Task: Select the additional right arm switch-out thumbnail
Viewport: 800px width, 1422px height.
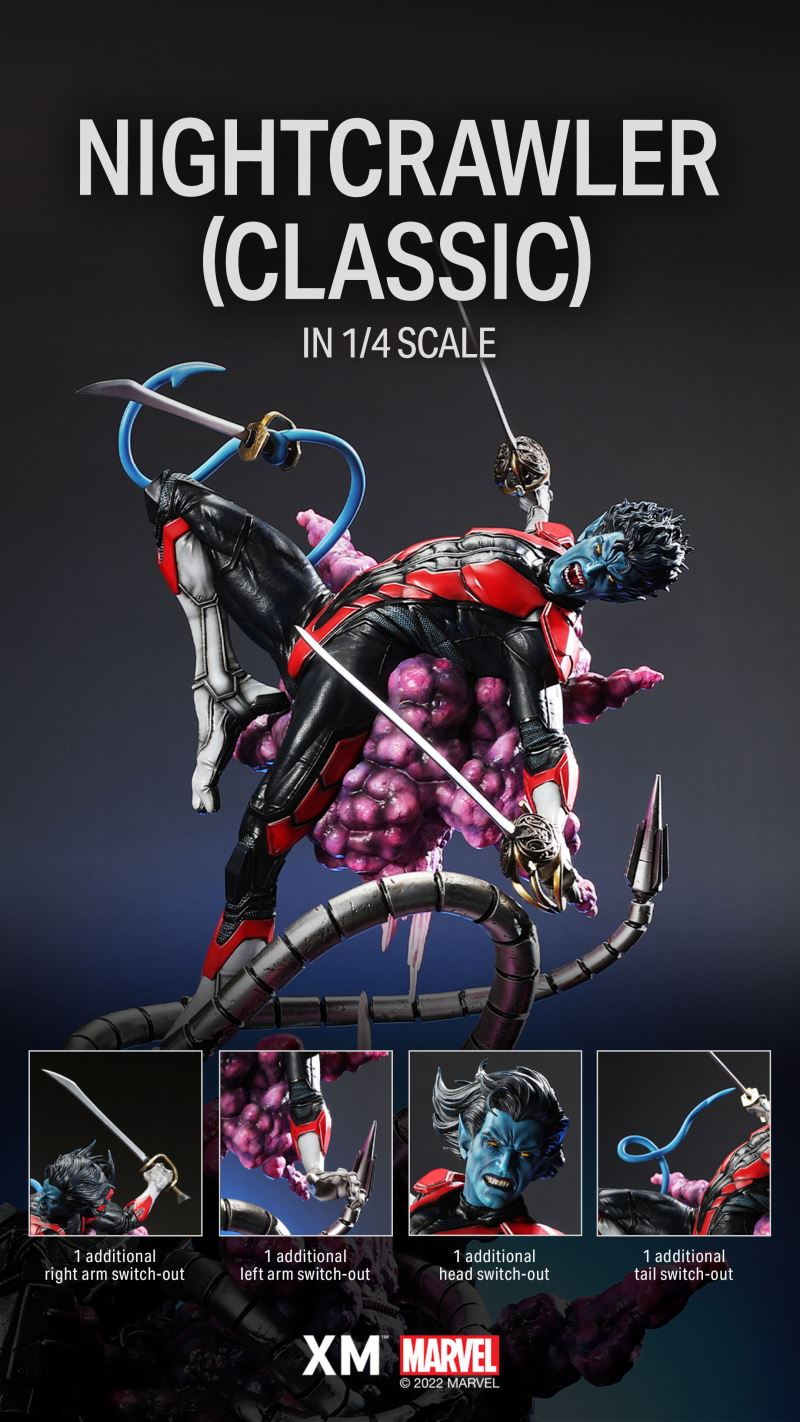Action: (x=115, y=1142)
